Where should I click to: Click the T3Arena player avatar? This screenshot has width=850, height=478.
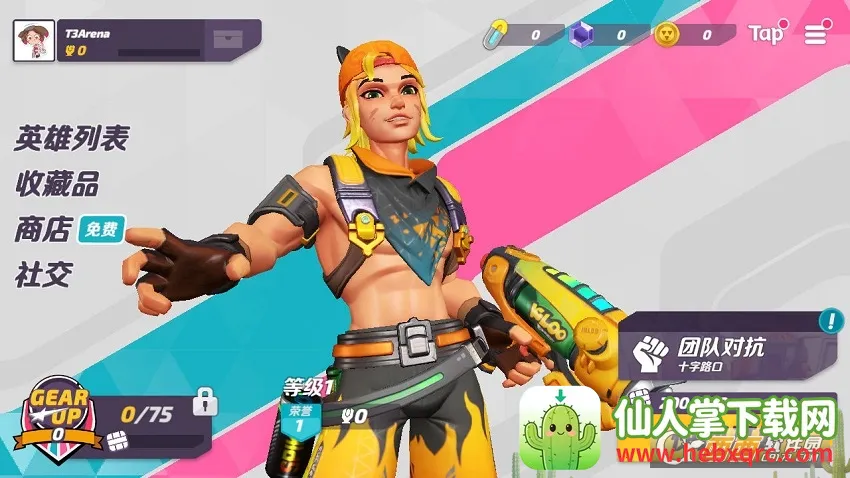(34, 40)
